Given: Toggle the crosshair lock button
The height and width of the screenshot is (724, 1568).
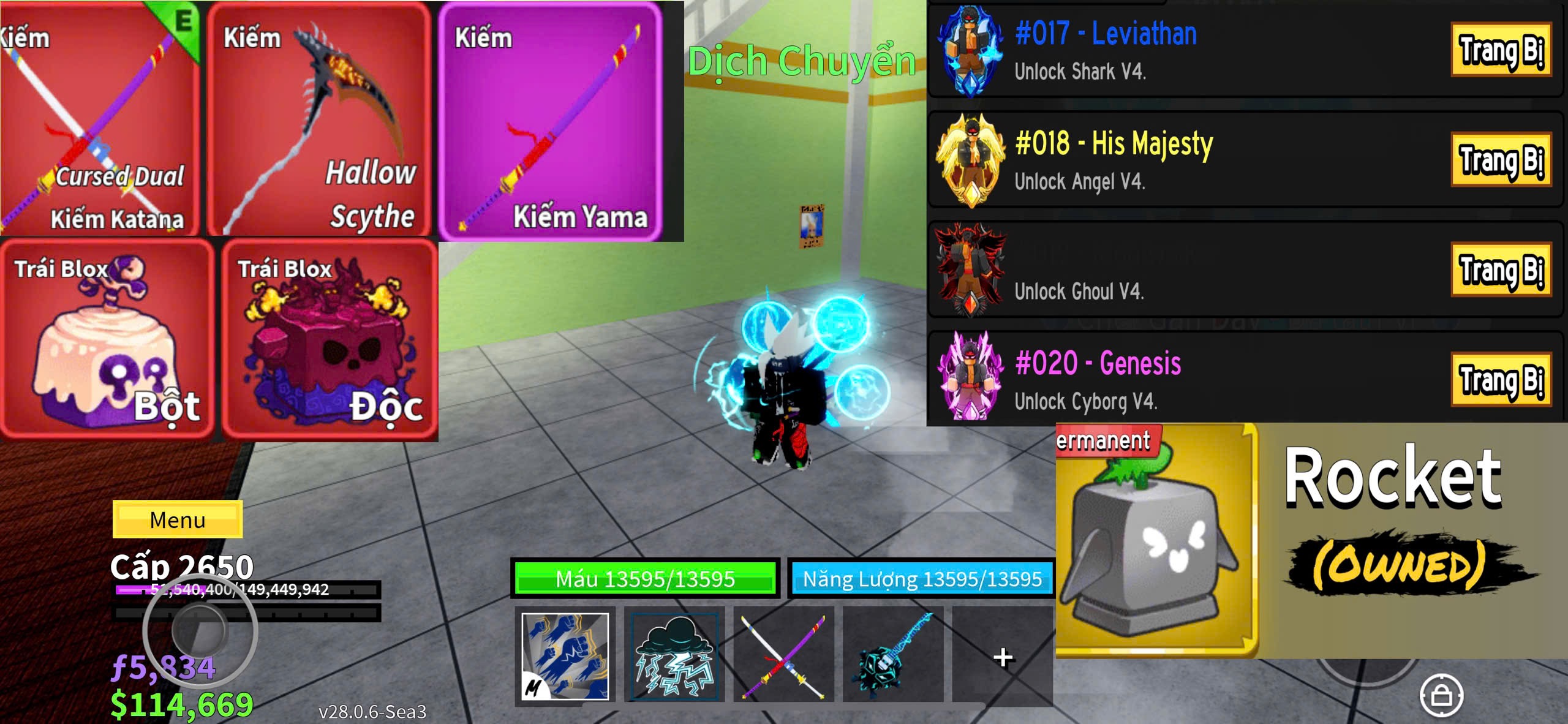Looking at the screenshot, I should coord(1441,695).
